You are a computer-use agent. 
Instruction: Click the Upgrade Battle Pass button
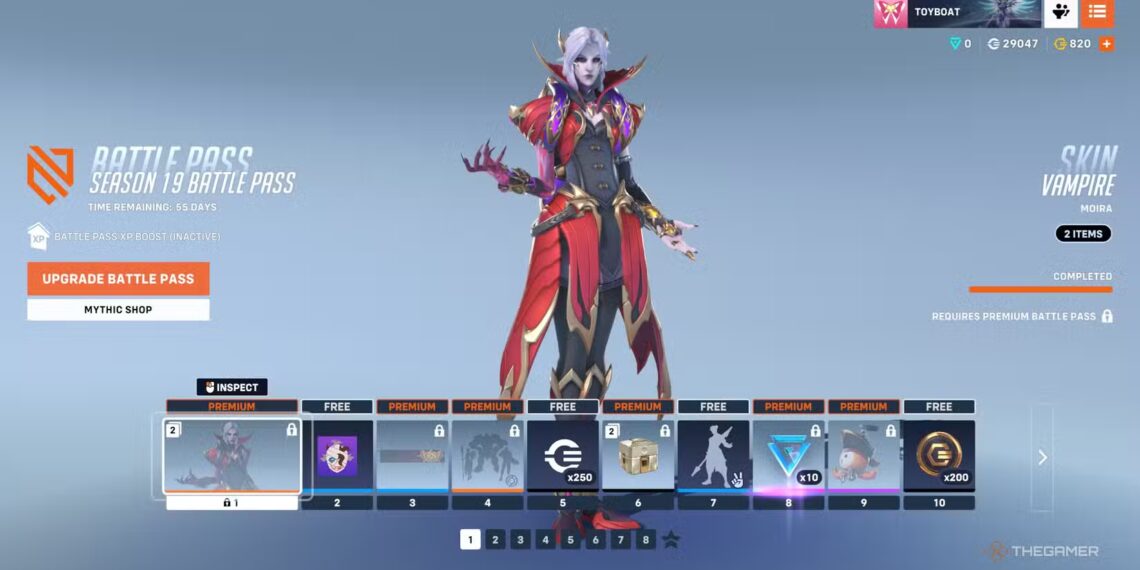coord(118,279)
